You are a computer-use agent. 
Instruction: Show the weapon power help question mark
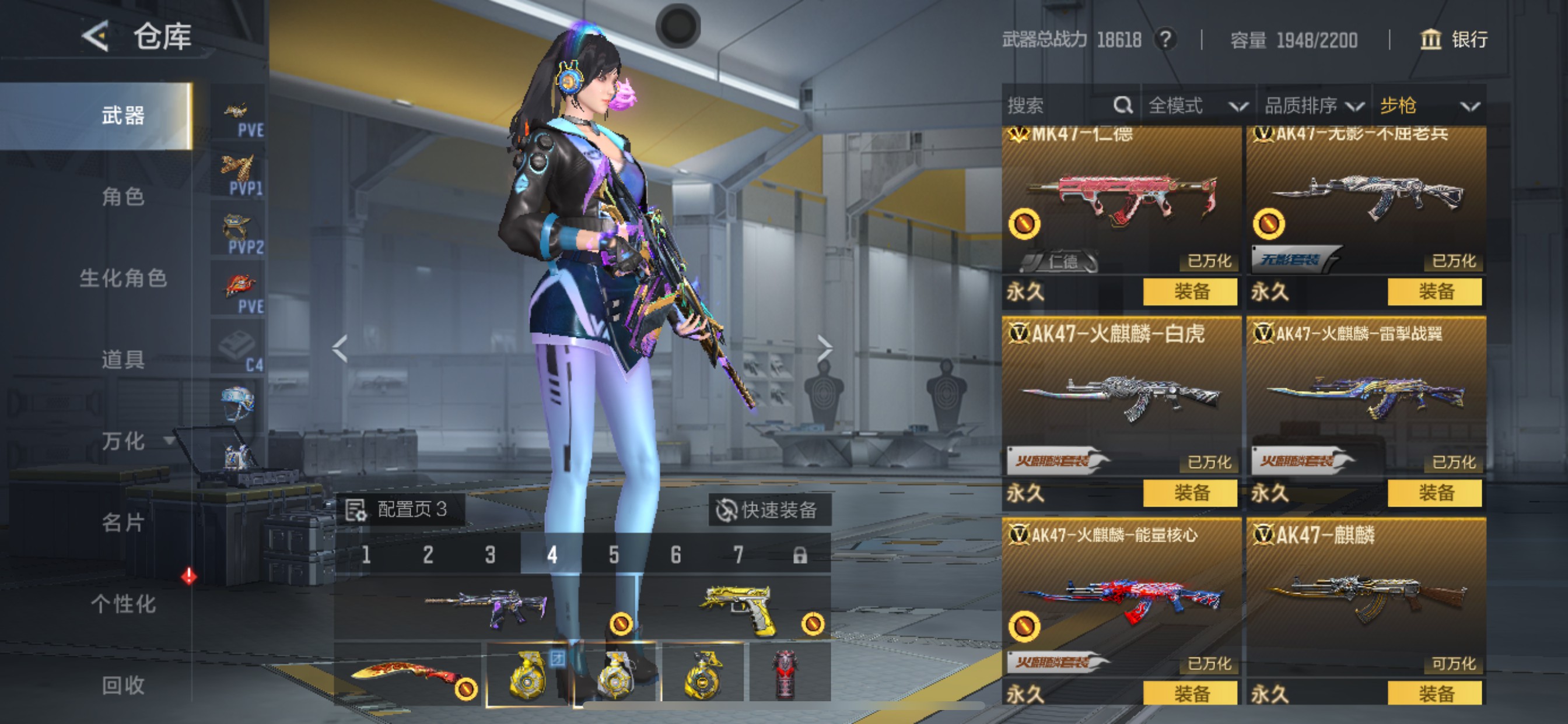(x=1165, y=40)
